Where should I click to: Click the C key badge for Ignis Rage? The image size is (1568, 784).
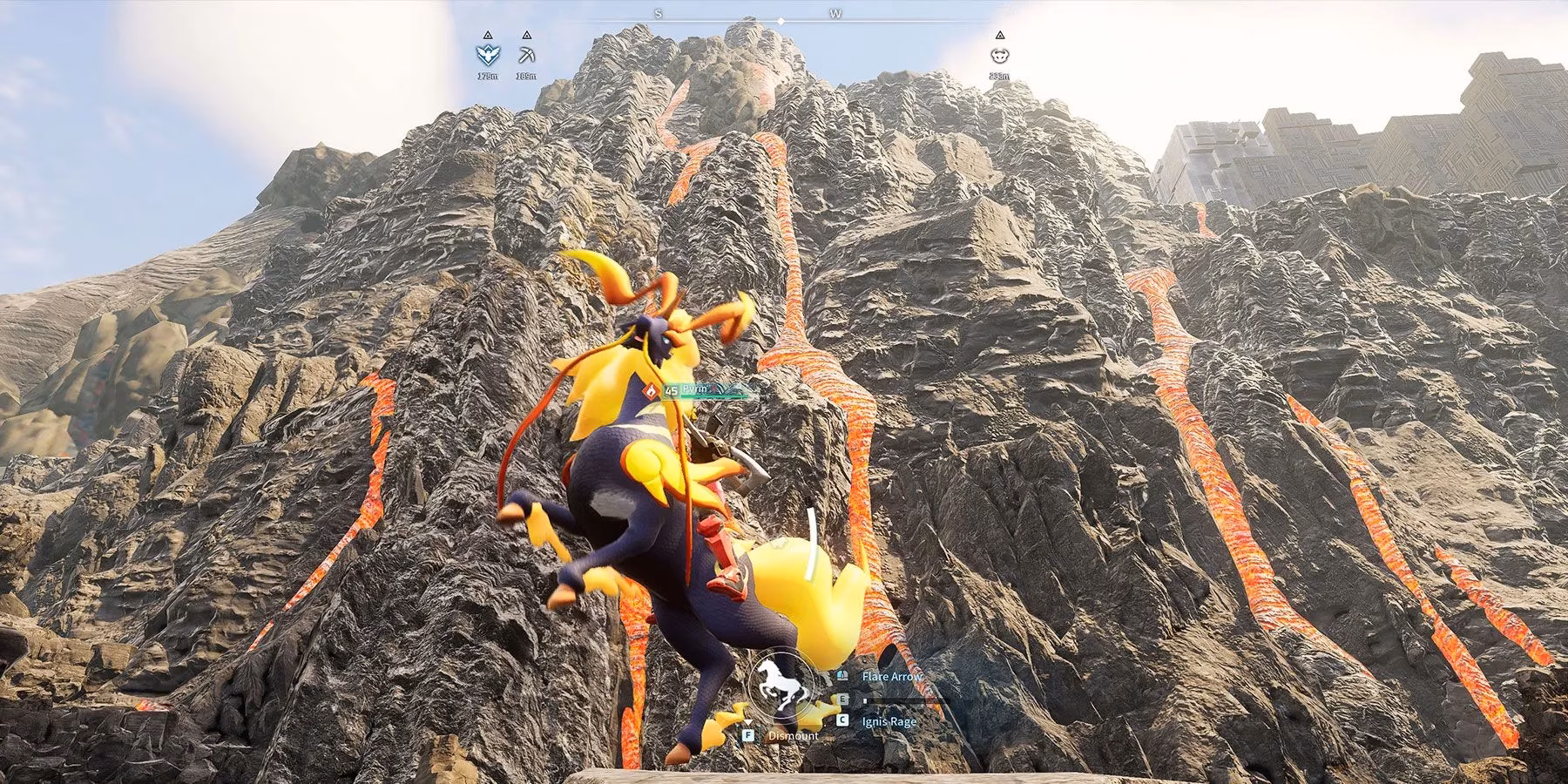843,720
